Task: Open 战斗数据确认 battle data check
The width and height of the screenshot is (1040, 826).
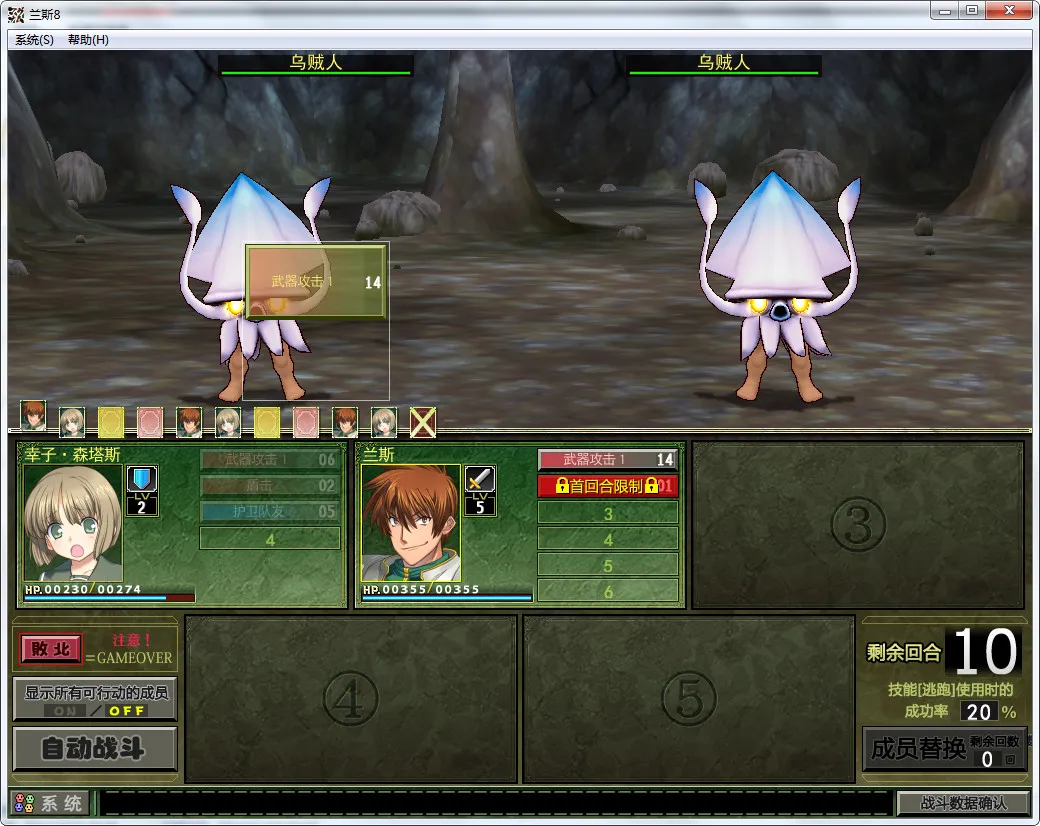Action: click(x=962, y=803)
